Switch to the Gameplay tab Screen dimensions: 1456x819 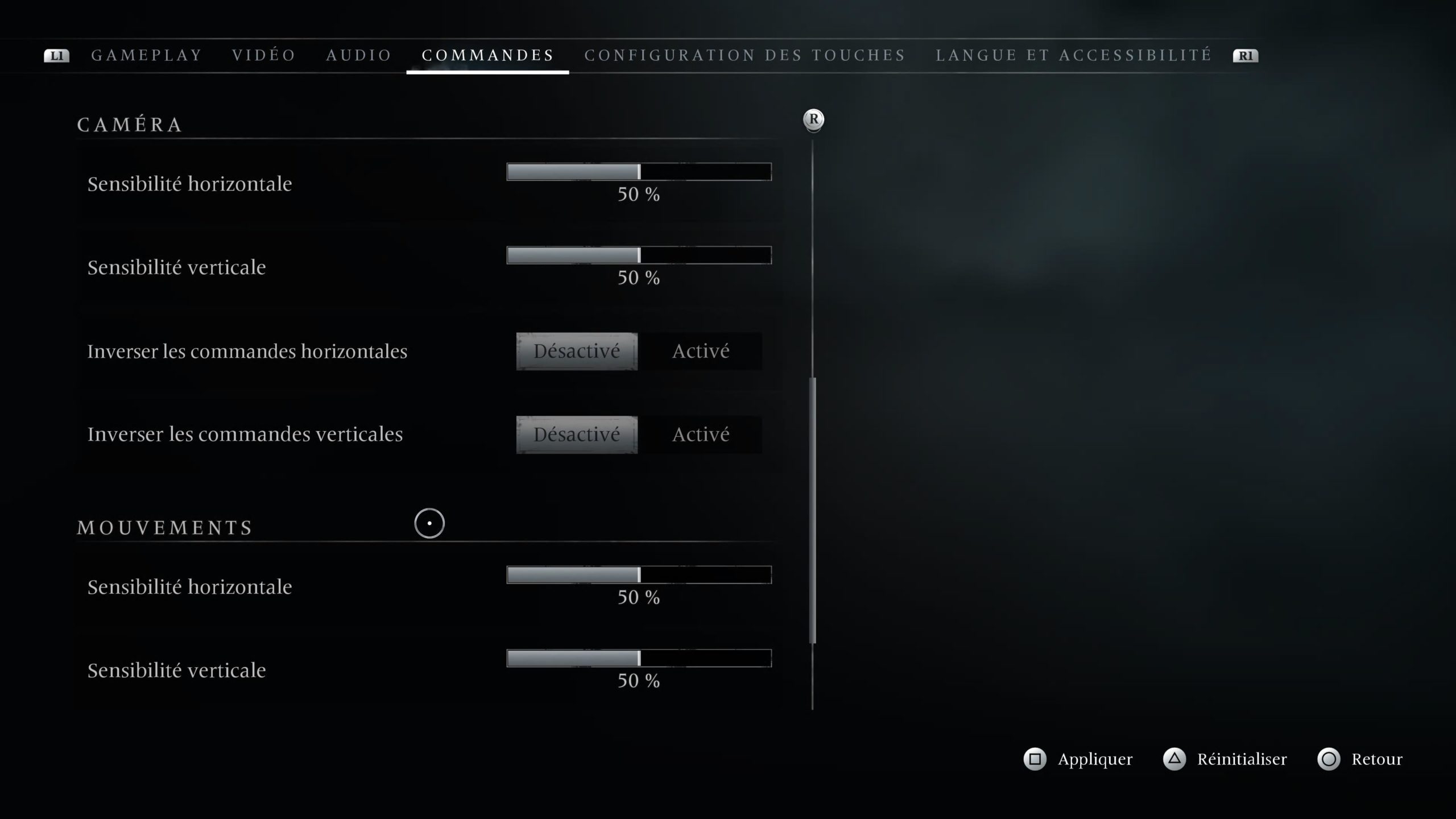(147, 55)
